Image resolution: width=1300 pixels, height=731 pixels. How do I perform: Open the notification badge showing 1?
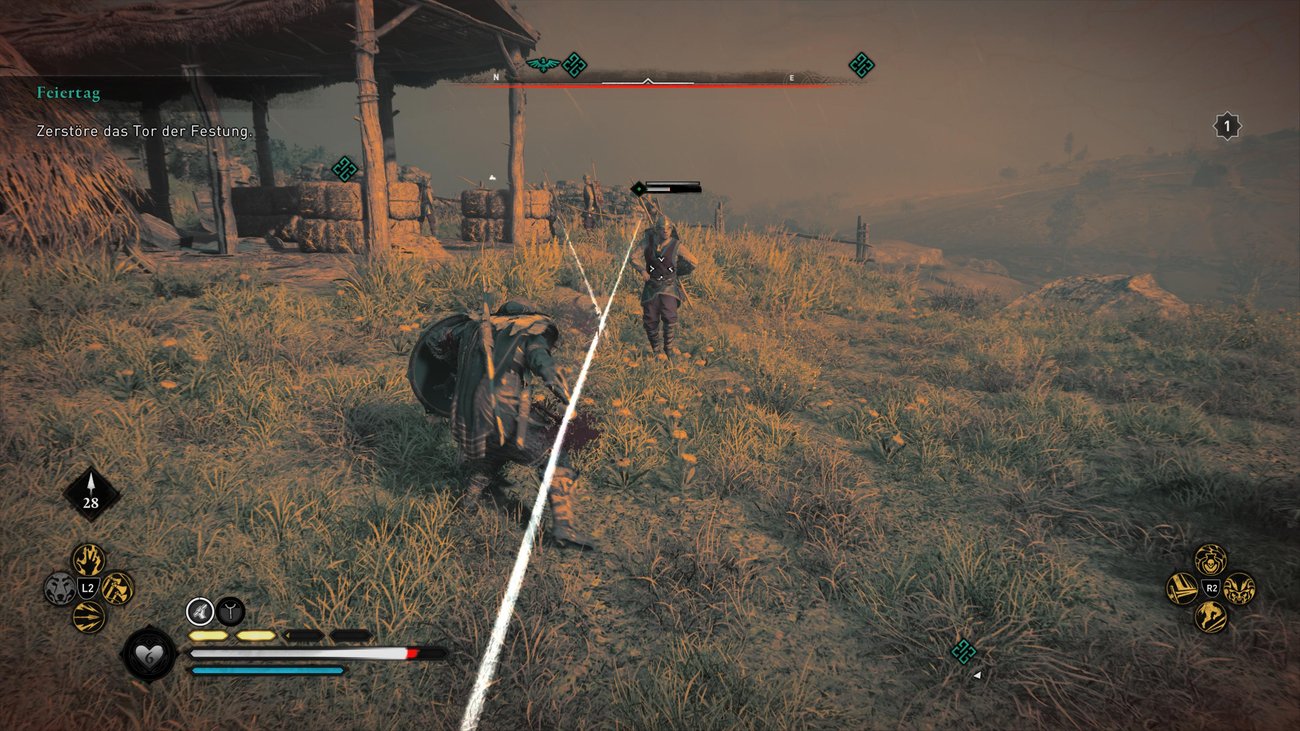1227,126
